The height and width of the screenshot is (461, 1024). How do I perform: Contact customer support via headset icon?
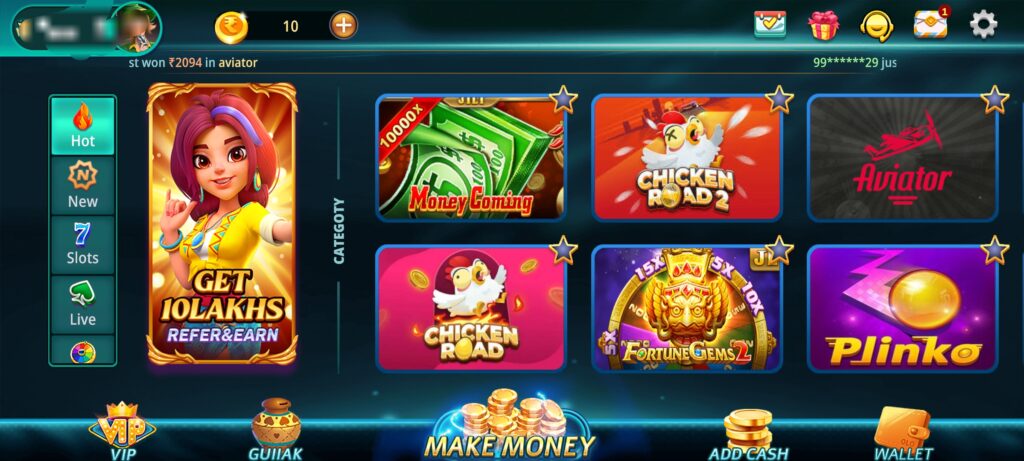point(877,25)
